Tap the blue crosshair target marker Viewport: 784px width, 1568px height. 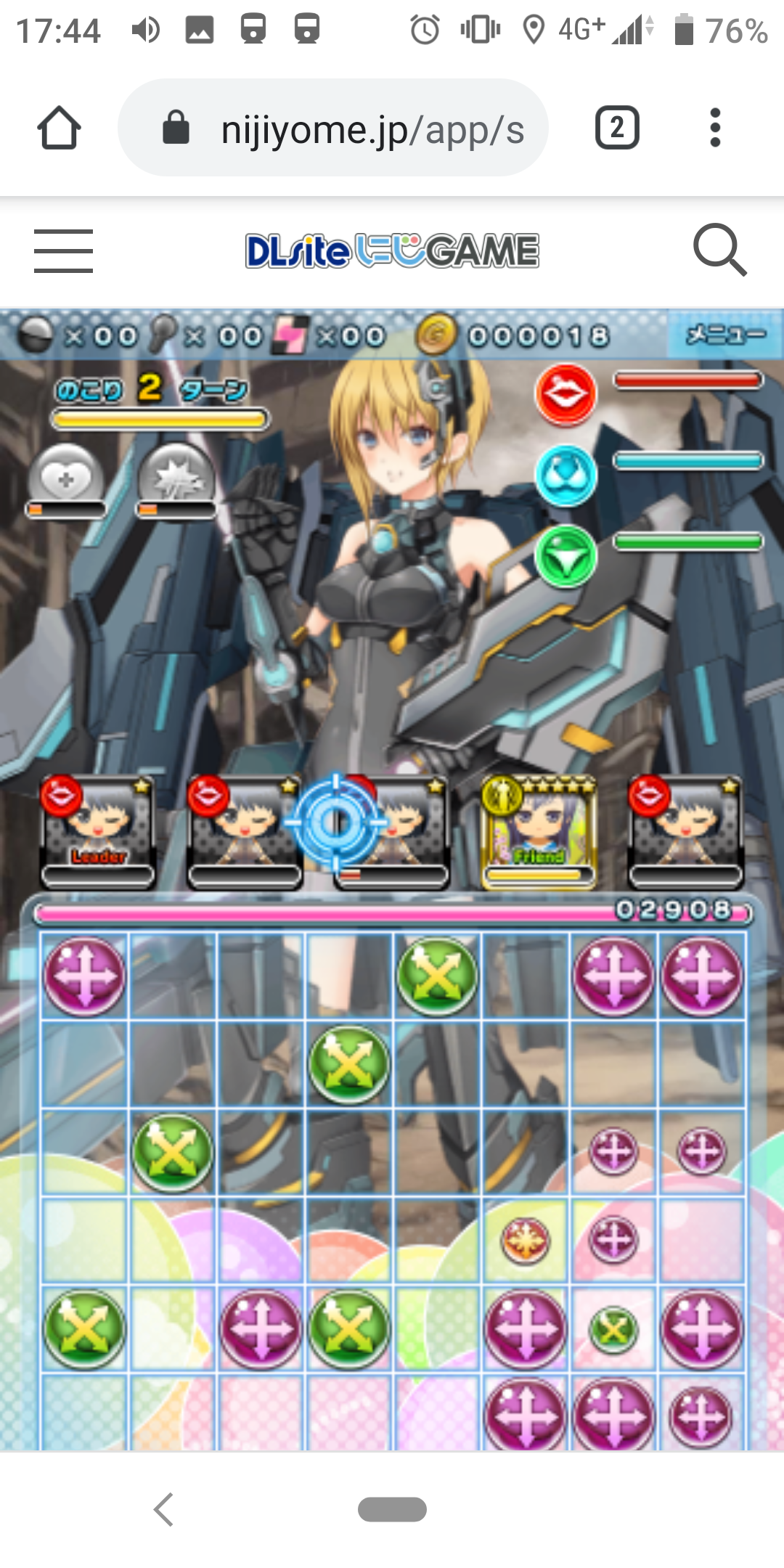[336, 822]
